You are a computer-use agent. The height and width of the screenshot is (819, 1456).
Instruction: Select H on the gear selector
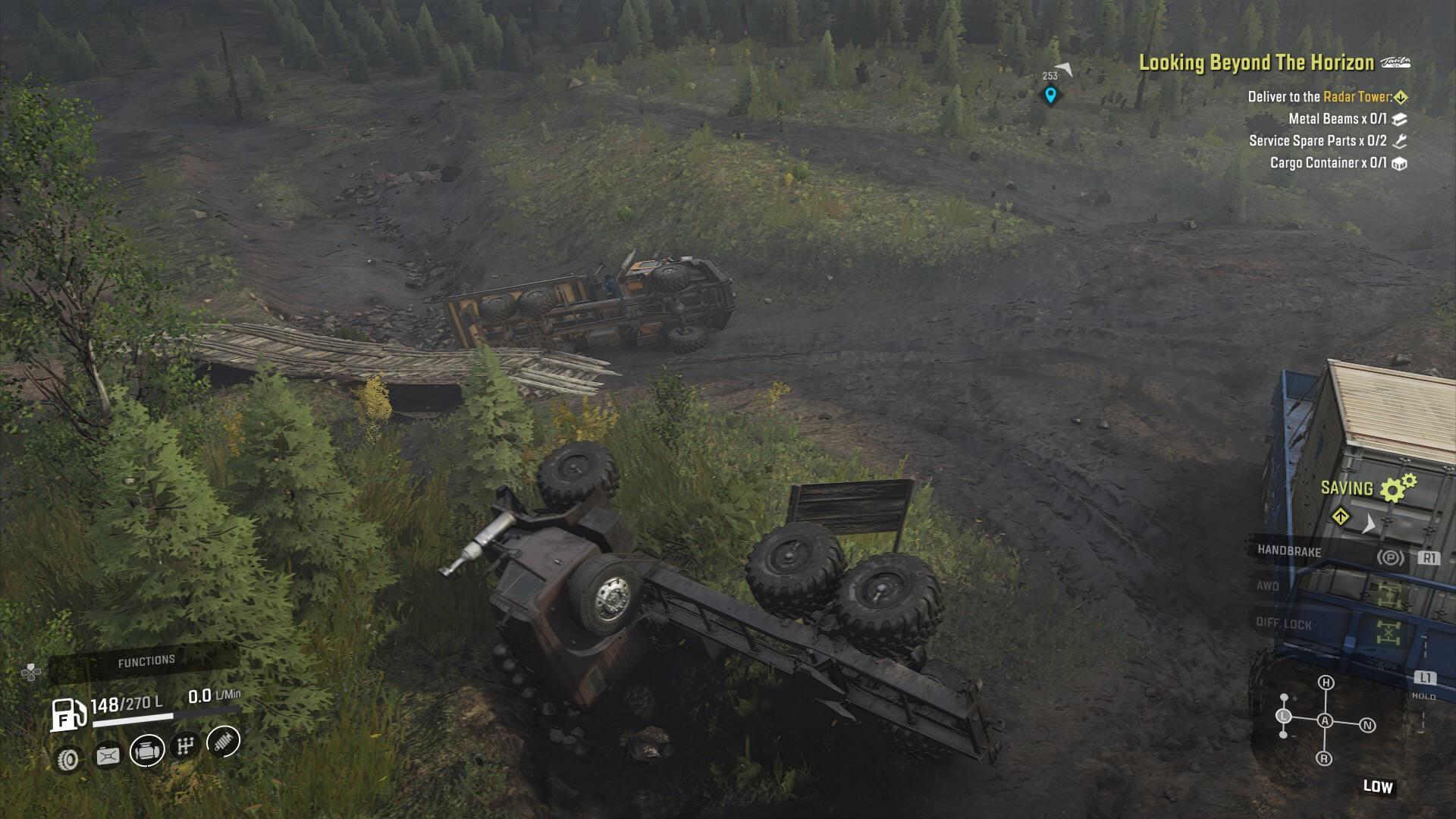1326,682
